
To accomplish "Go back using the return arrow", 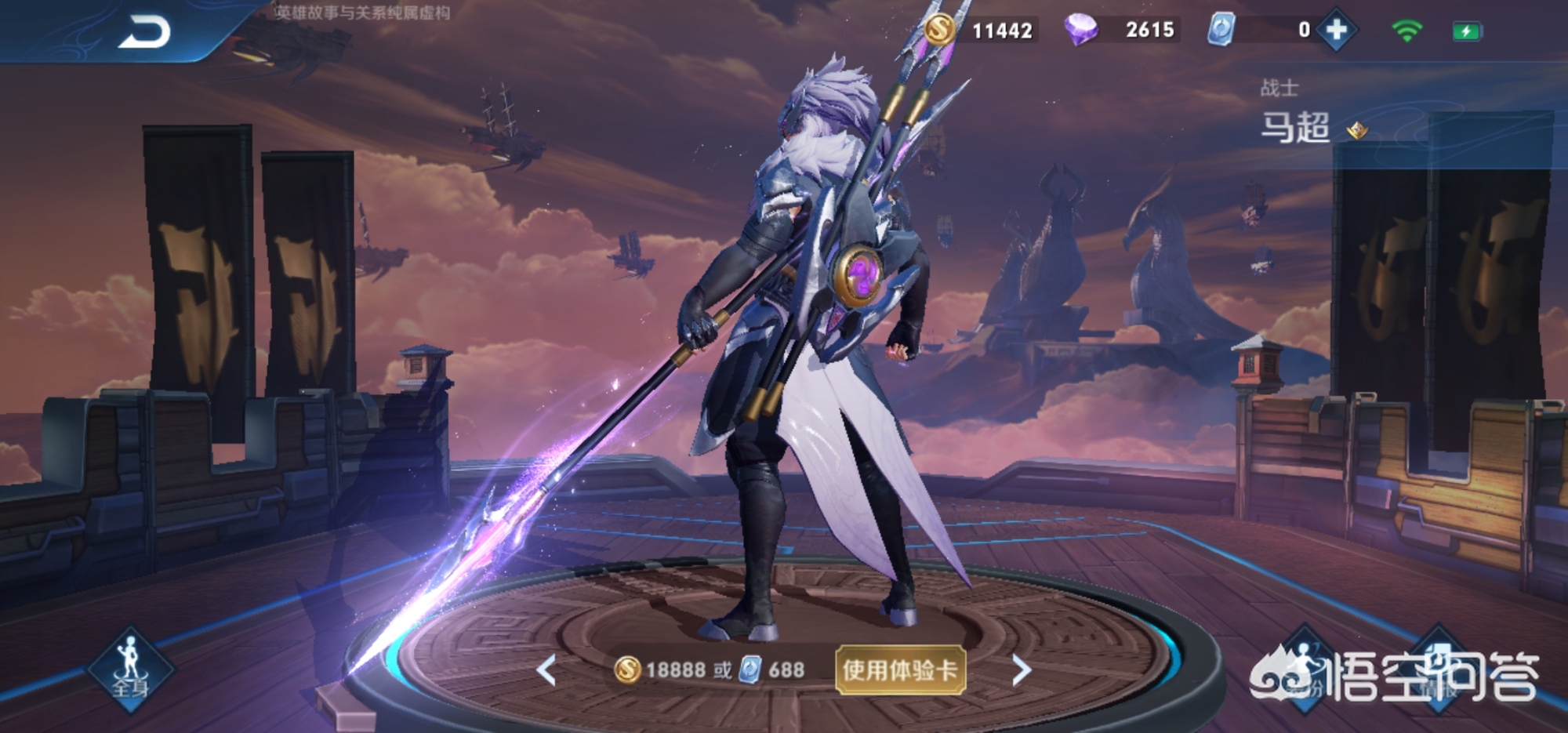I will point(144,33).
